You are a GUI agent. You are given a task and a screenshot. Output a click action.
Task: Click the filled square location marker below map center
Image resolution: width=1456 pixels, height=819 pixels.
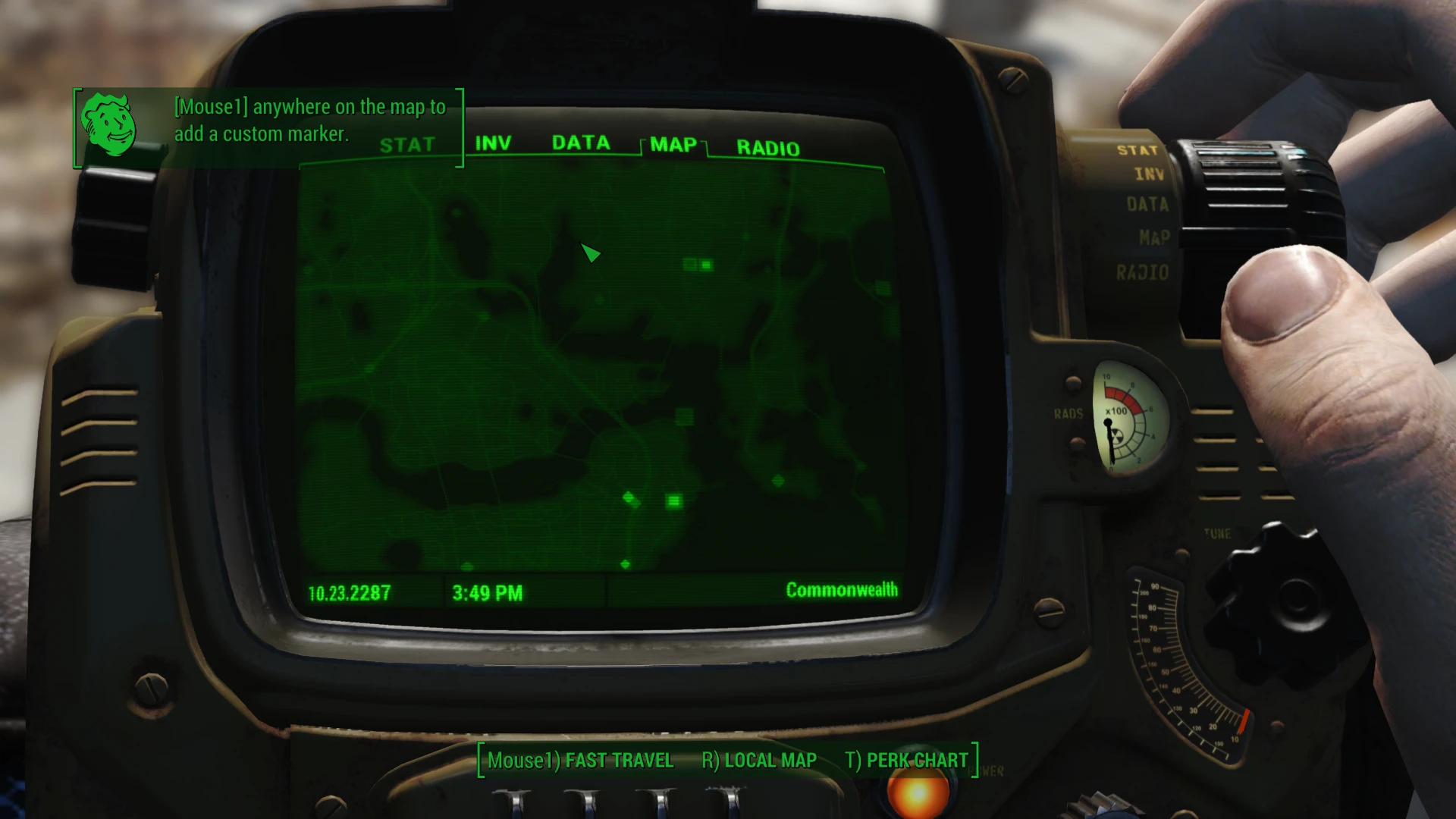coord(673,500)
